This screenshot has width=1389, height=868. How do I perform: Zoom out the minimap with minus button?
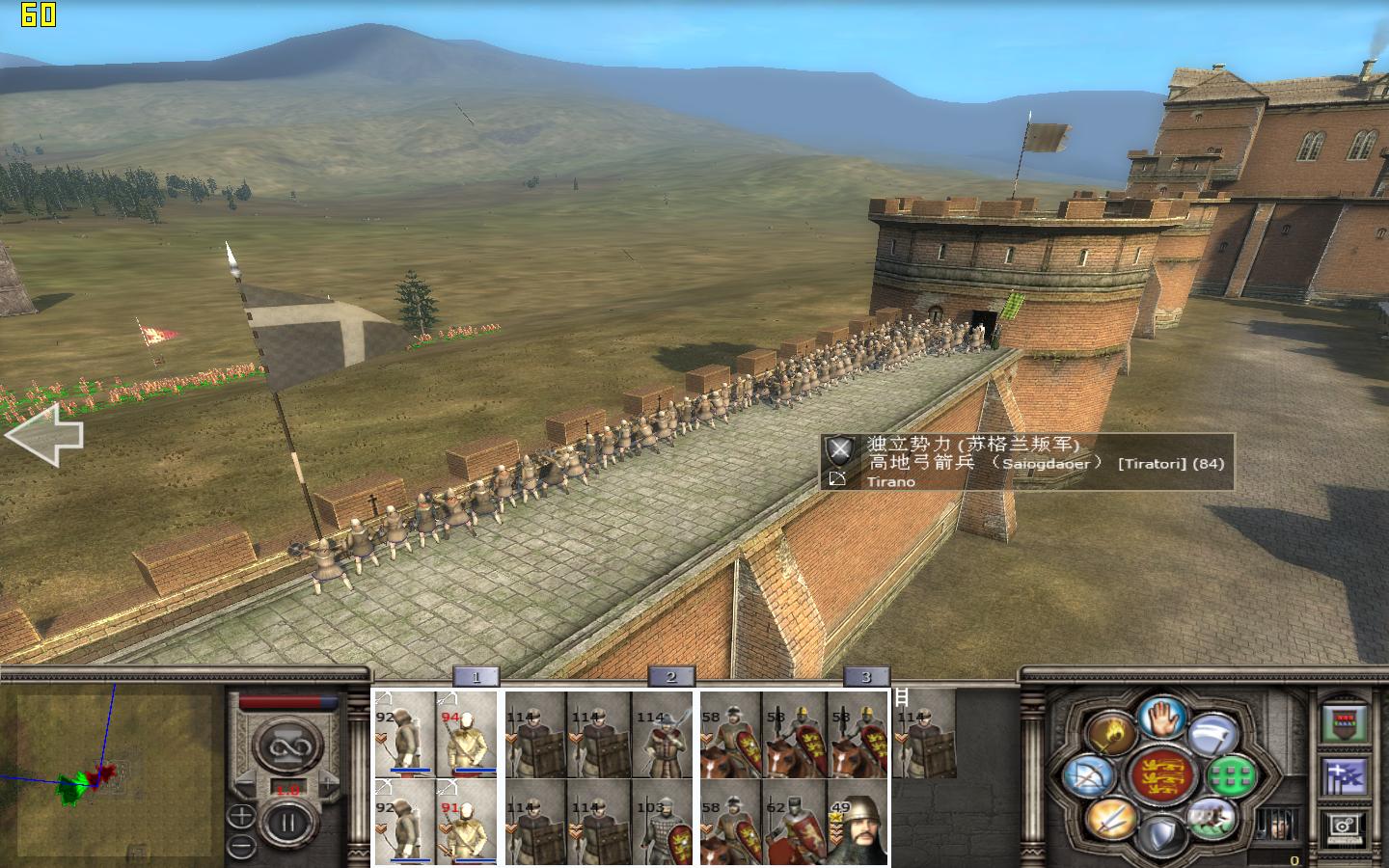pos(241,846)
